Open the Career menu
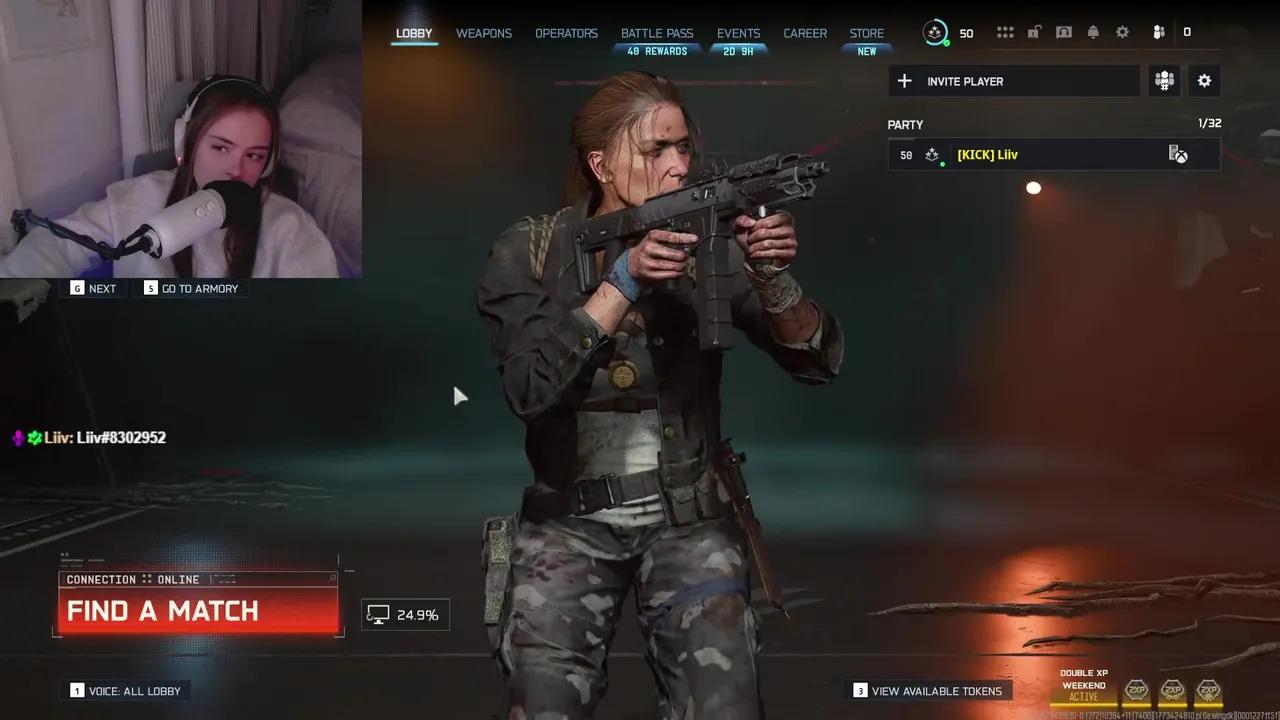The image size is (1280, 720). coord(805,33)
